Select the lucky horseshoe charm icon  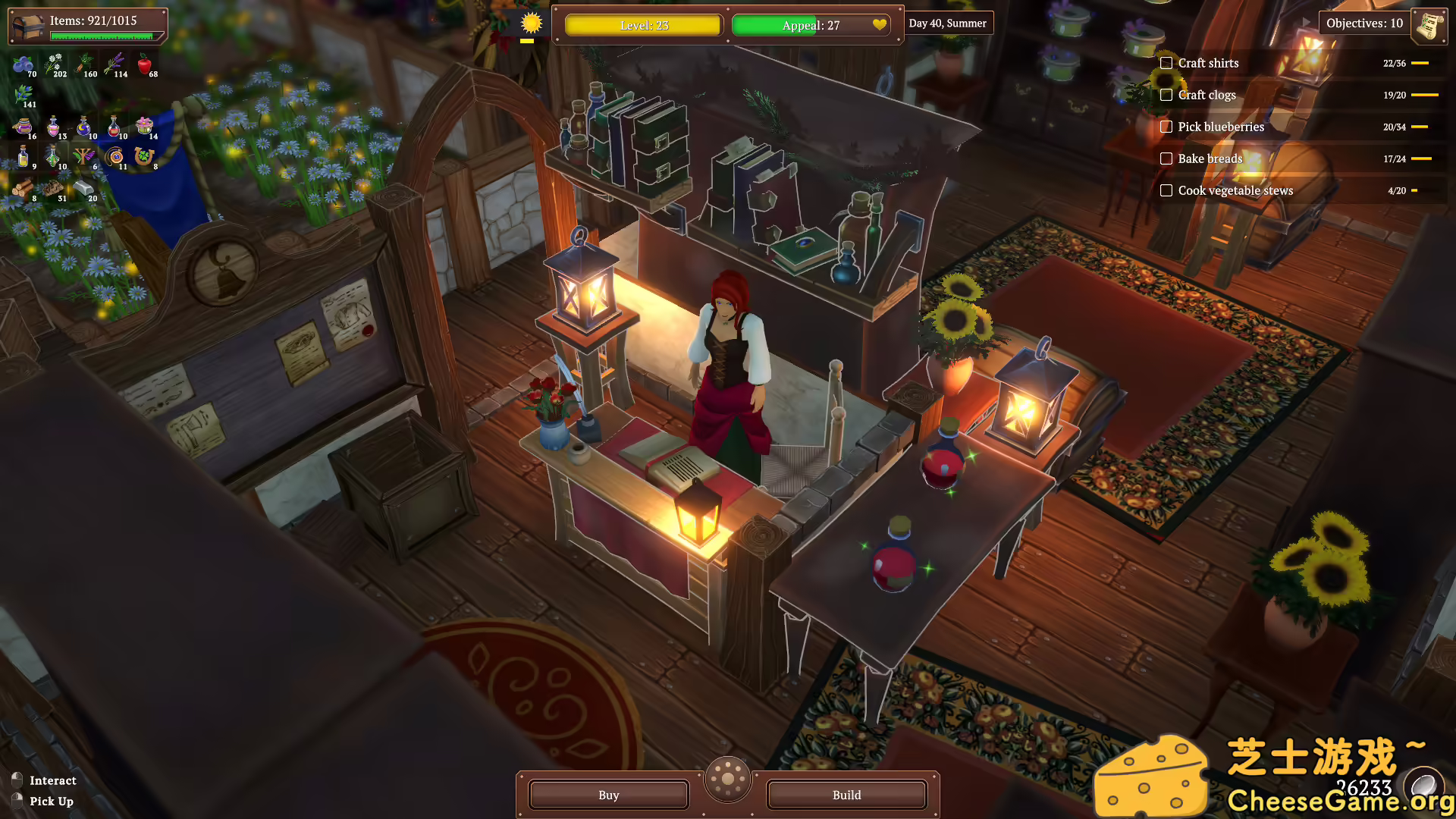tap(143, 155)
